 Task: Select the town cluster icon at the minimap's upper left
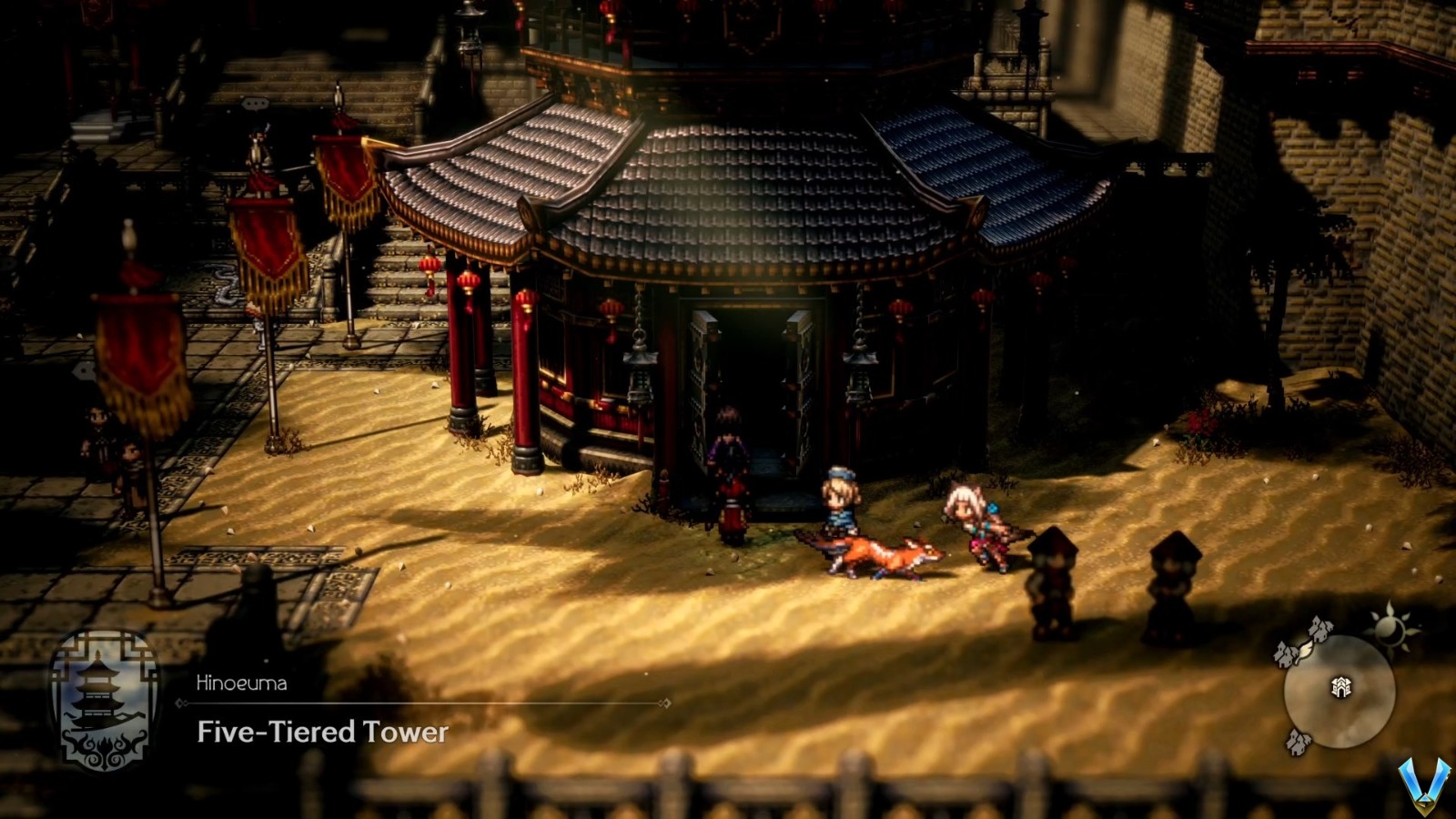coord(1283,653)
